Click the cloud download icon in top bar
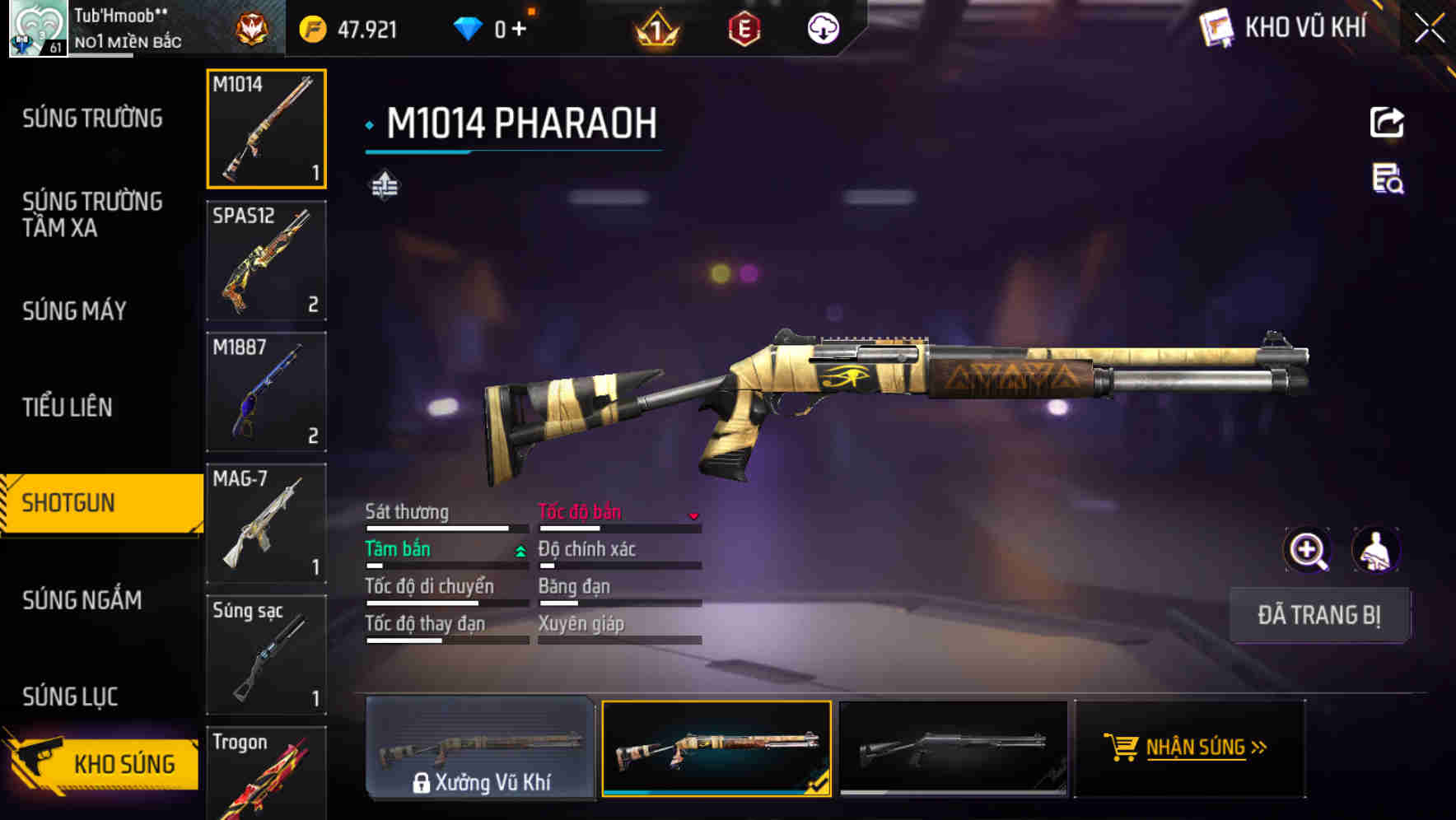This screenshot has height=820, width=1456. point(822,28)
